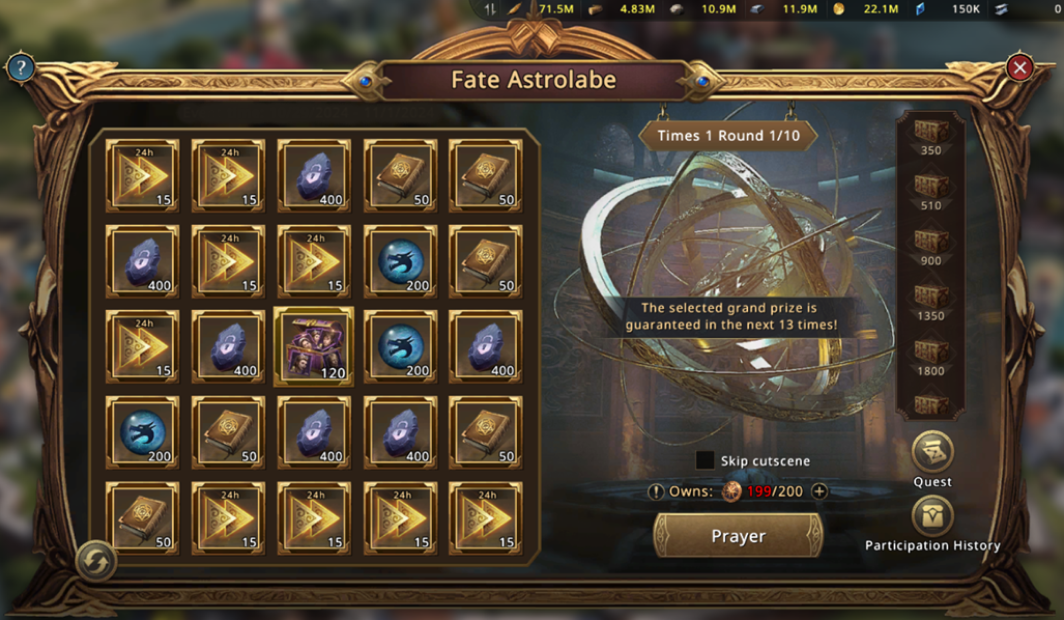Claim the 1800 milestone reward chest
Screen dimensions: 1064x620
(931, 351)
